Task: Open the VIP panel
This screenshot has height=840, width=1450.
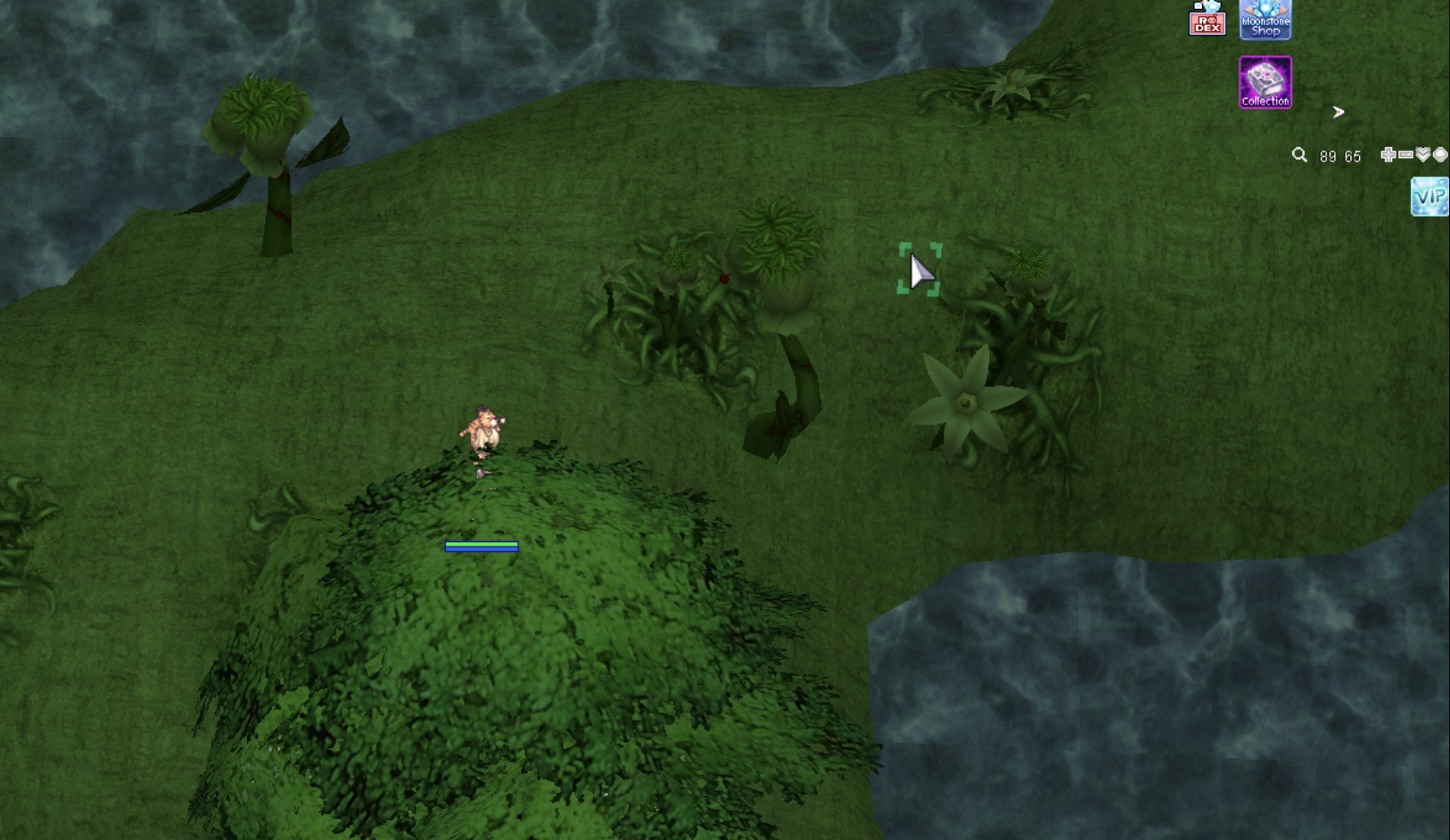Action: pyautogui.click(x=1429, y=196)
